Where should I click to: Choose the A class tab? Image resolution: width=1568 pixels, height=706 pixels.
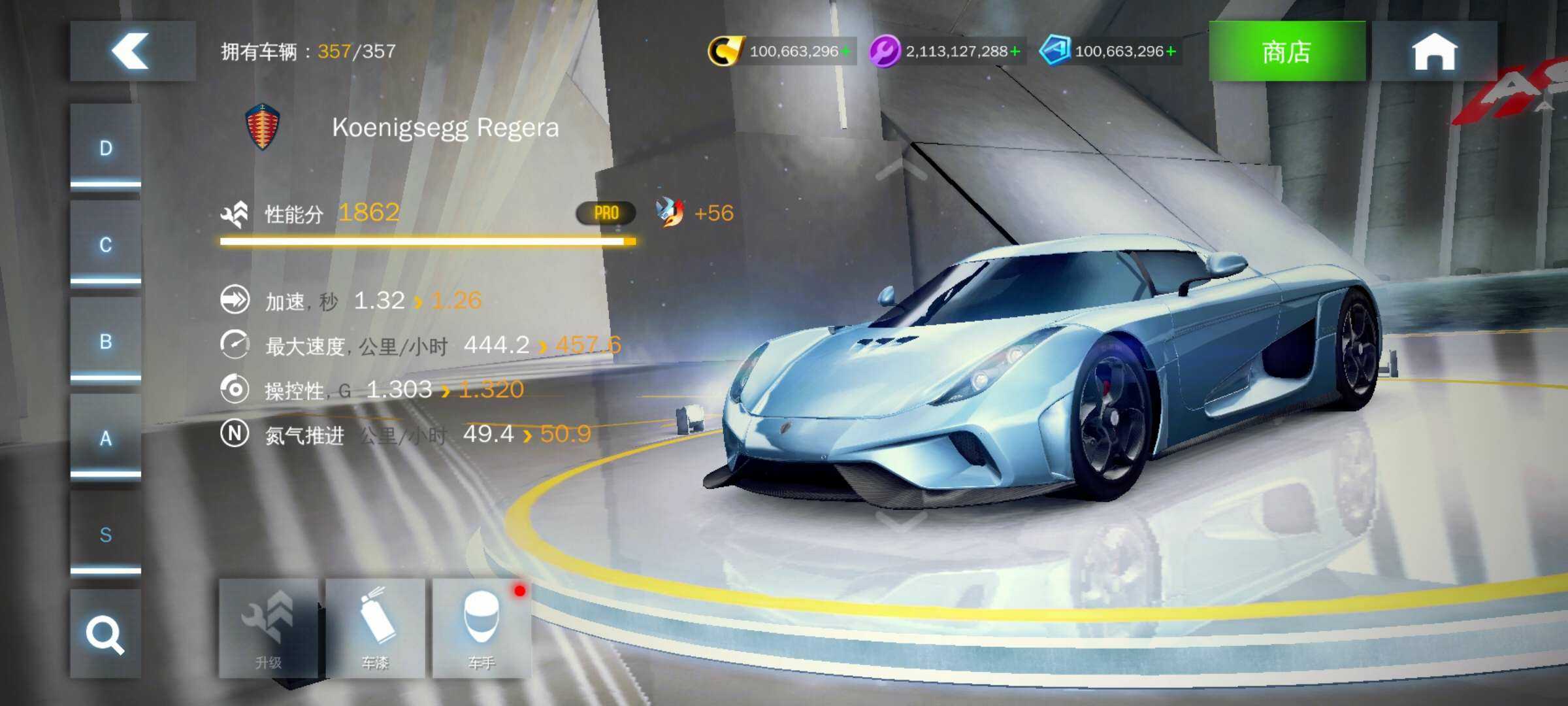point(106,438)
